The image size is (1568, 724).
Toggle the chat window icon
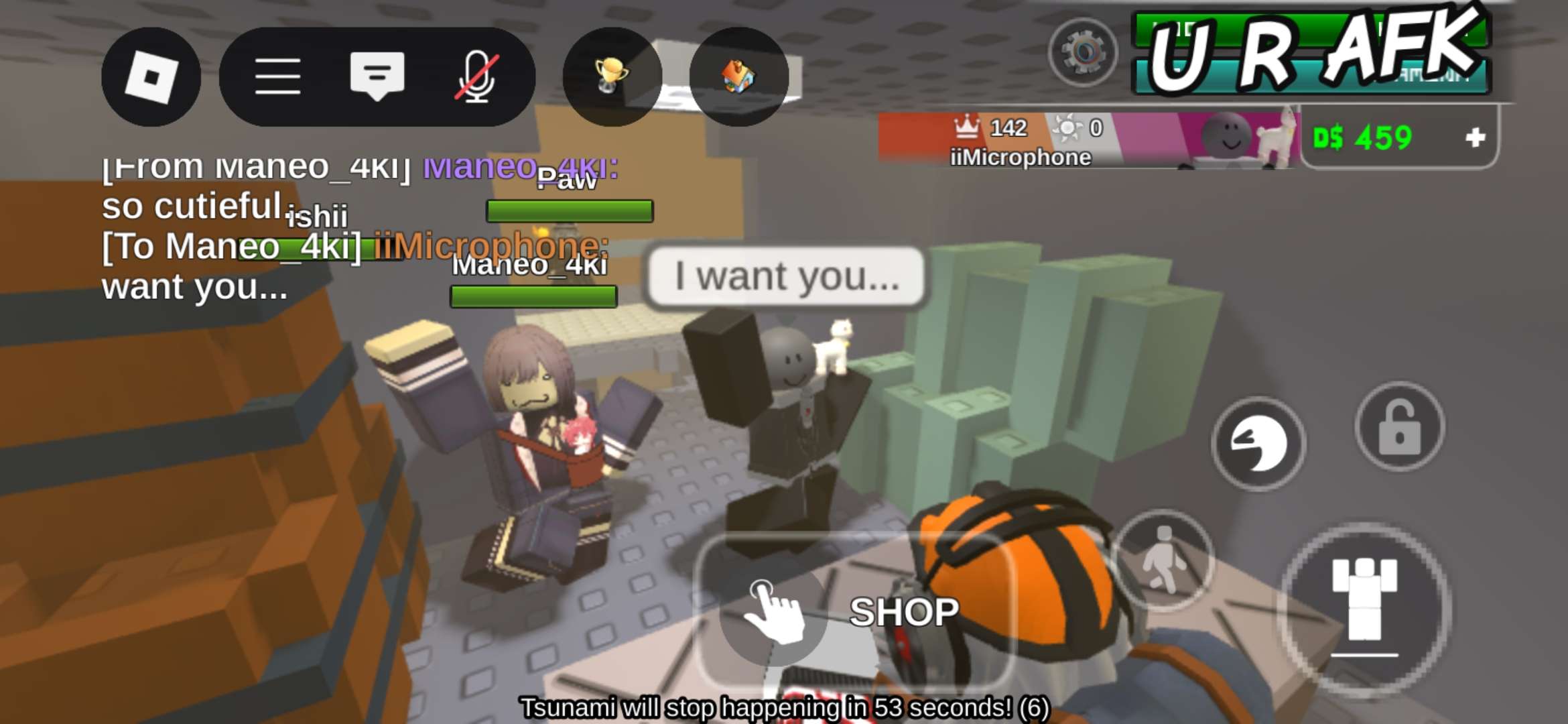click(x=377, y=76)
